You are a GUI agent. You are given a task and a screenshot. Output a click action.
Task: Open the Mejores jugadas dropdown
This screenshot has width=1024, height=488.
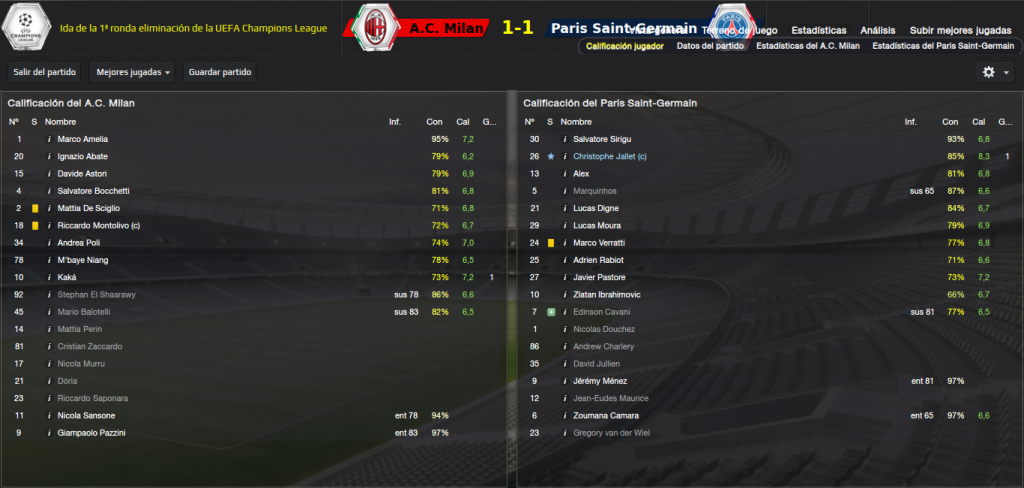click(x=132, y=72)
